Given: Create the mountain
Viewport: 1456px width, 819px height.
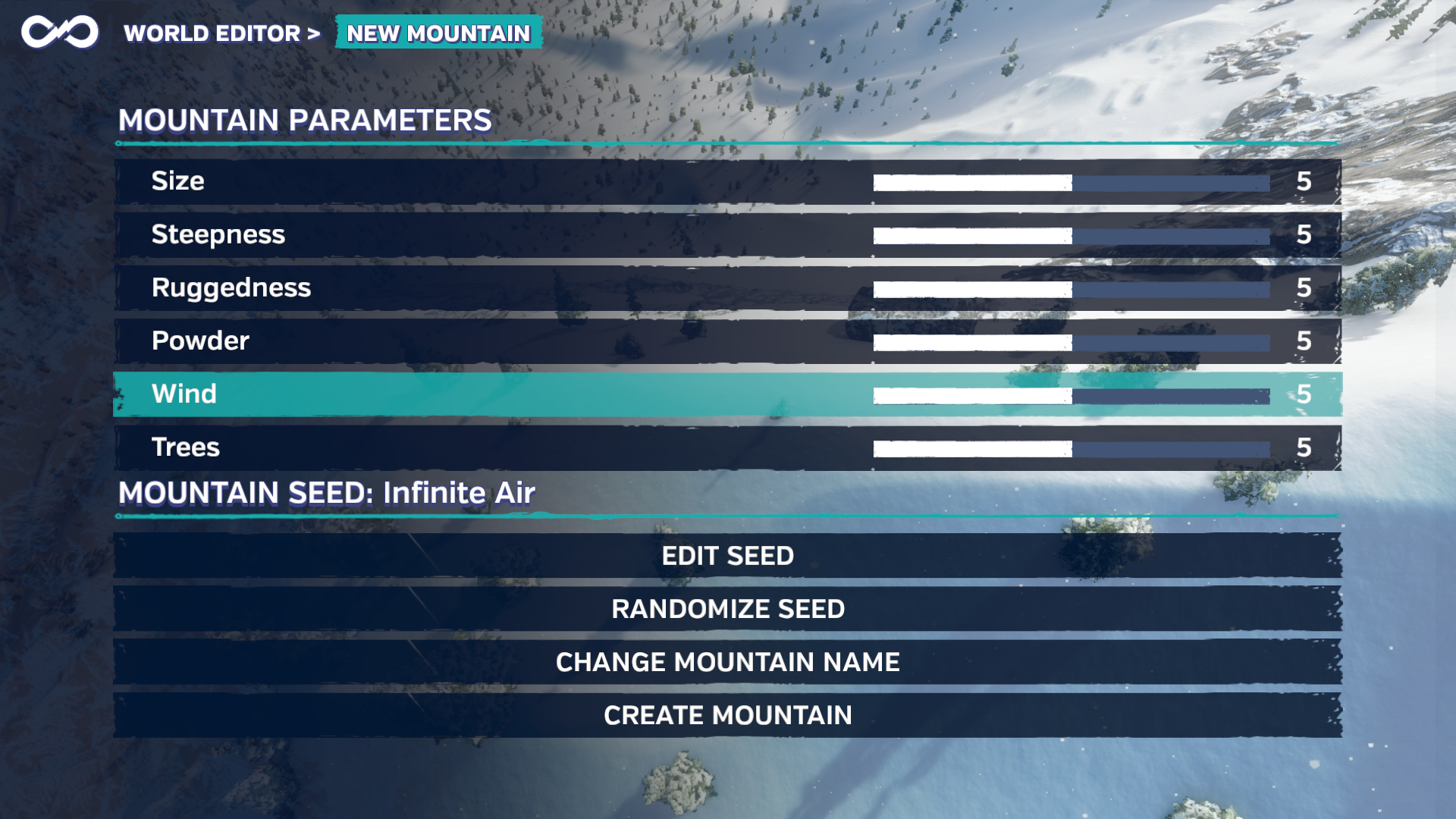Looking at the screenshot, I should coord(727,715).
